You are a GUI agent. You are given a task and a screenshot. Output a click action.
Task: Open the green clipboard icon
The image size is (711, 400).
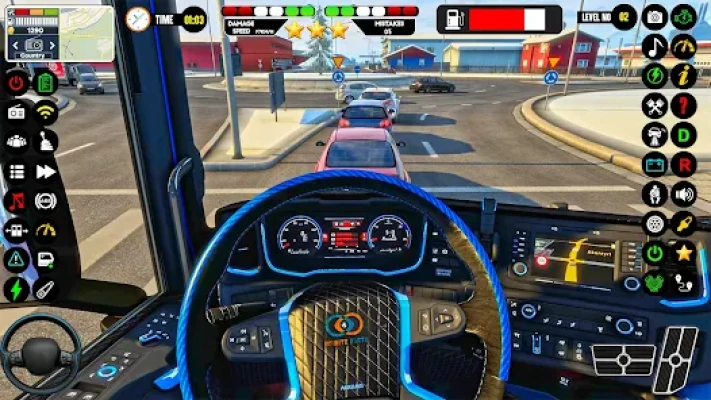click(45, 83)
